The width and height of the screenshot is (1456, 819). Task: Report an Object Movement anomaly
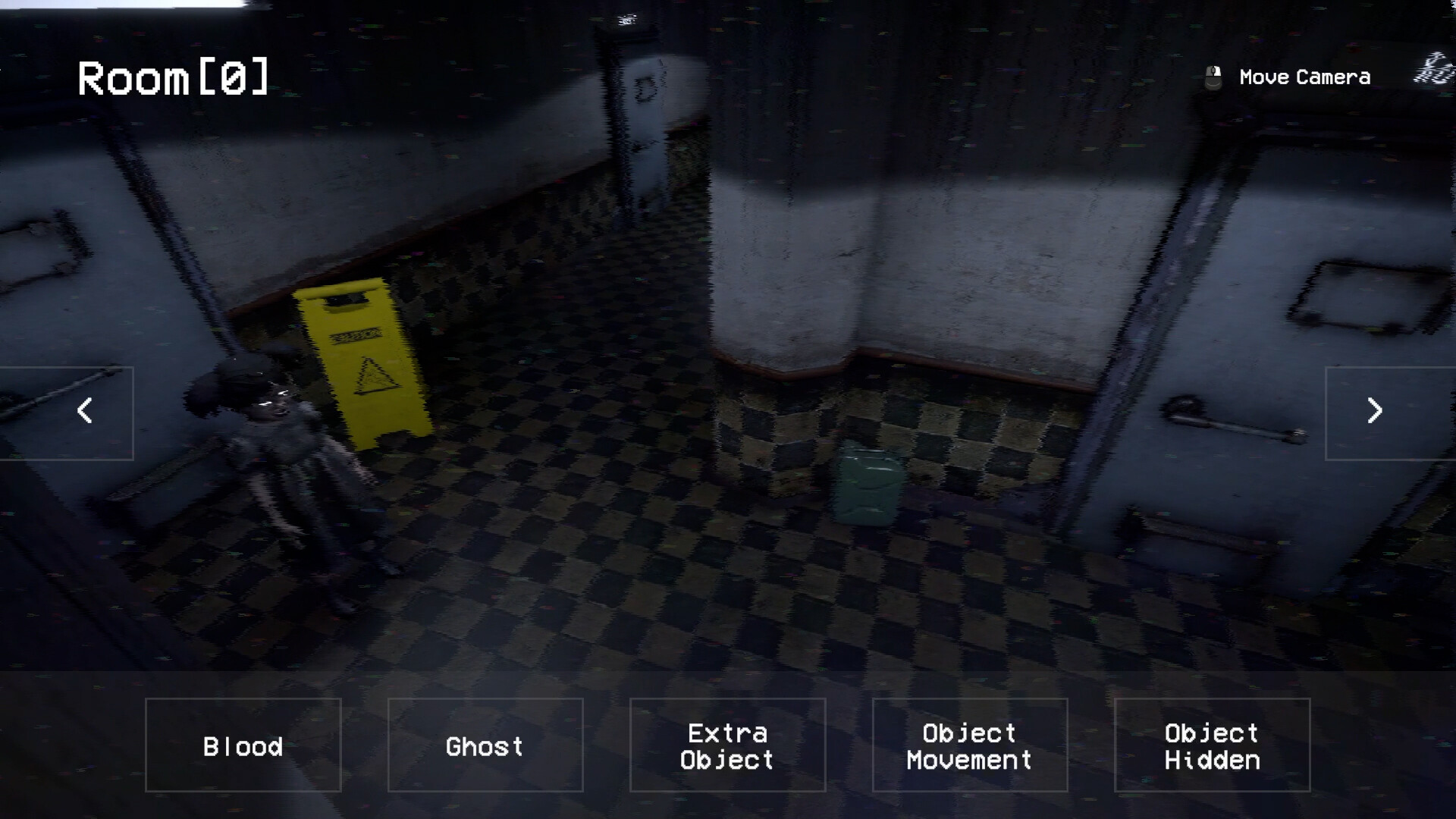[970, 745]
